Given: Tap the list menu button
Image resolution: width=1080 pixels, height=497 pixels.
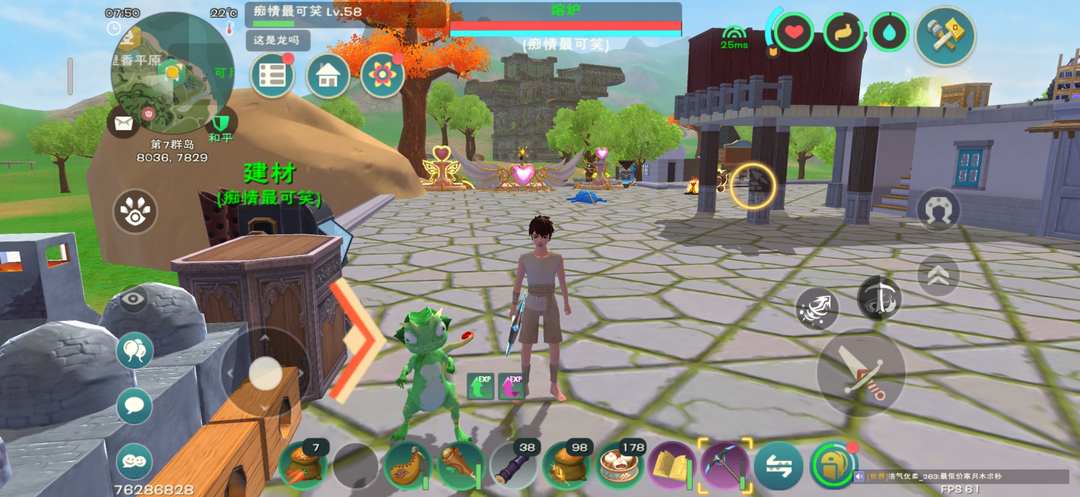Looking at the screenshot, I should (x=272, y=76).
